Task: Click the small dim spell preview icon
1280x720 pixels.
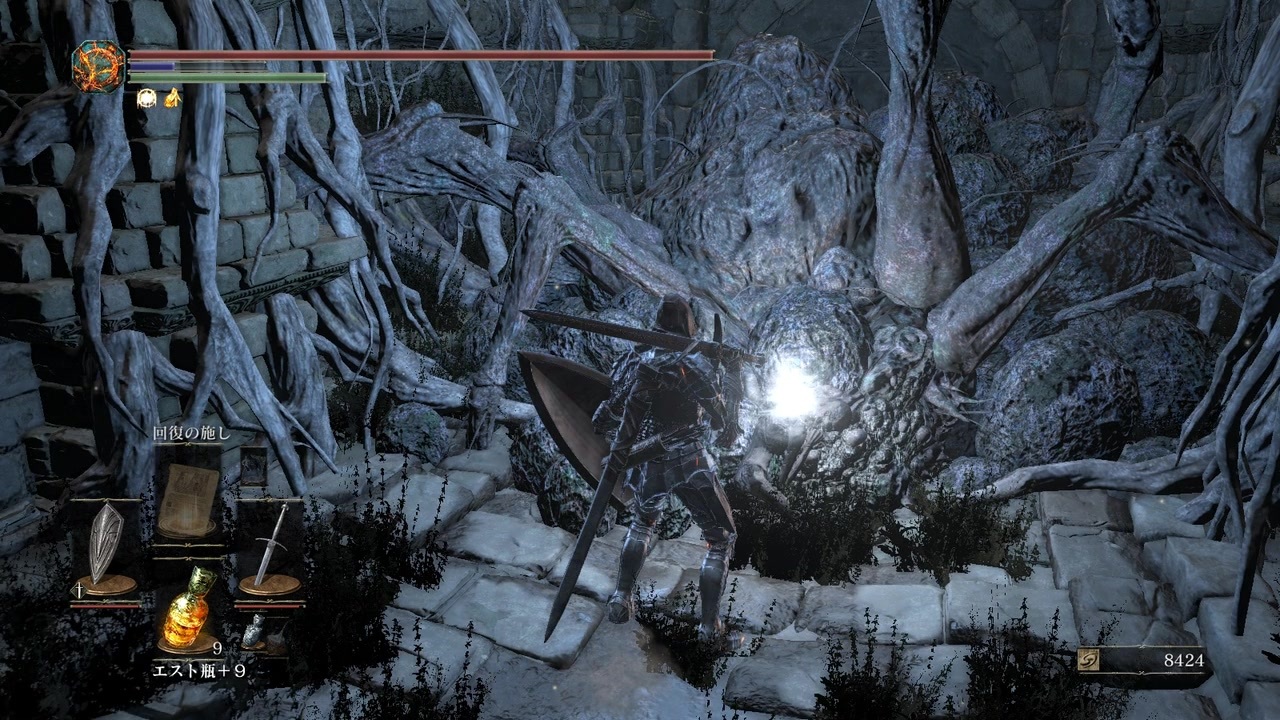Action: point(254,466)
